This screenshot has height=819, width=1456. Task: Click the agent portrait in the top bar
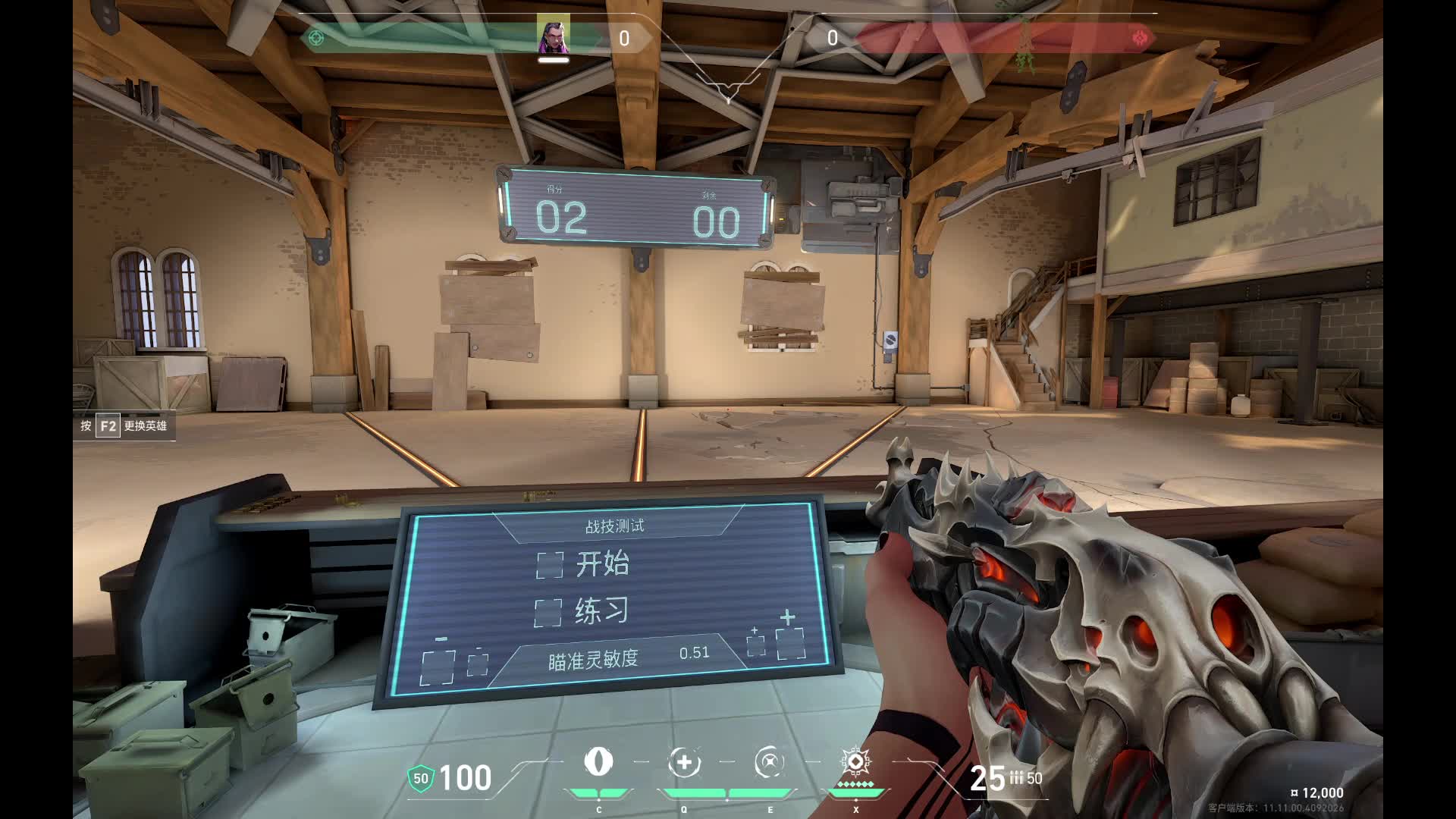554,36
